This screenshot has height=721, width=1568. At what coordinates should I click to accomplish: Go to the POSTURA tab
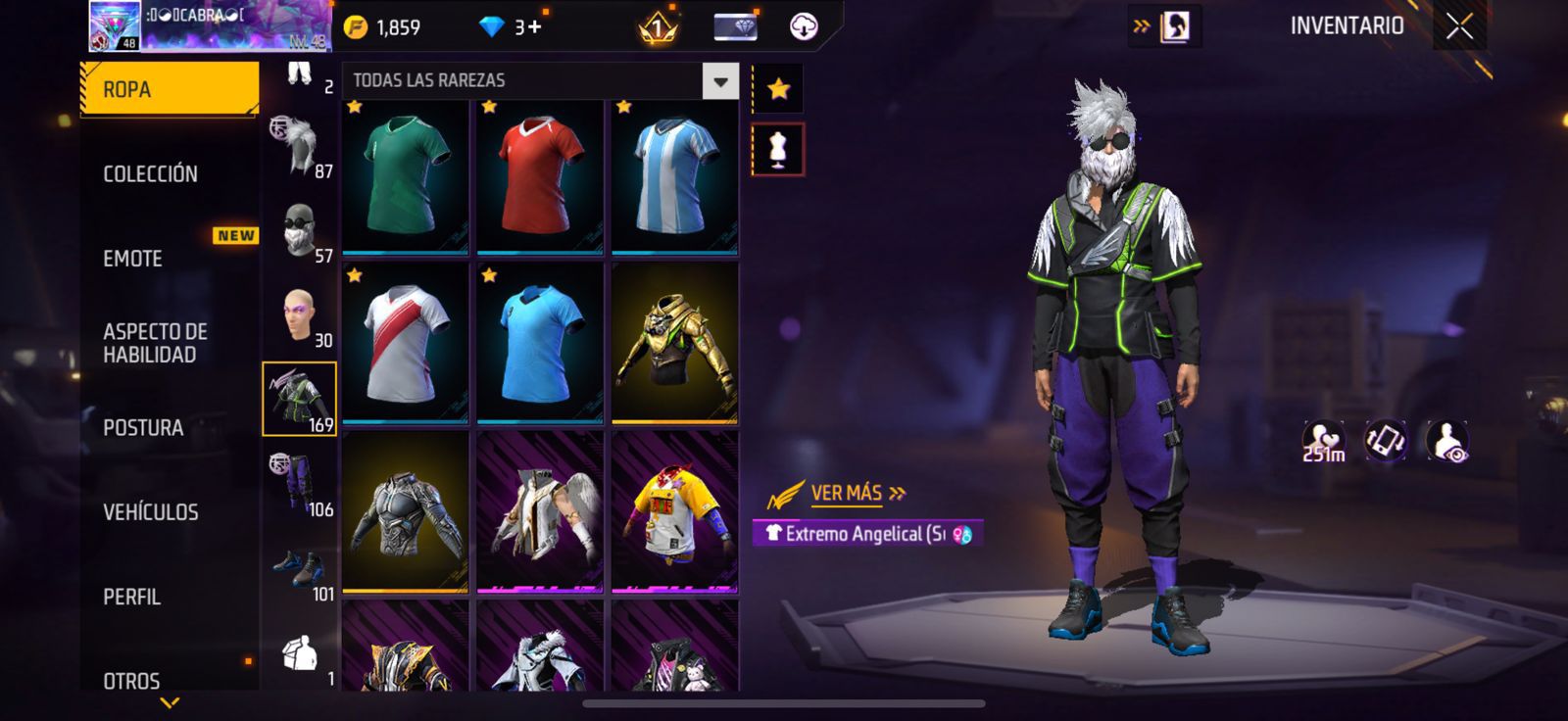pos(143,427)
